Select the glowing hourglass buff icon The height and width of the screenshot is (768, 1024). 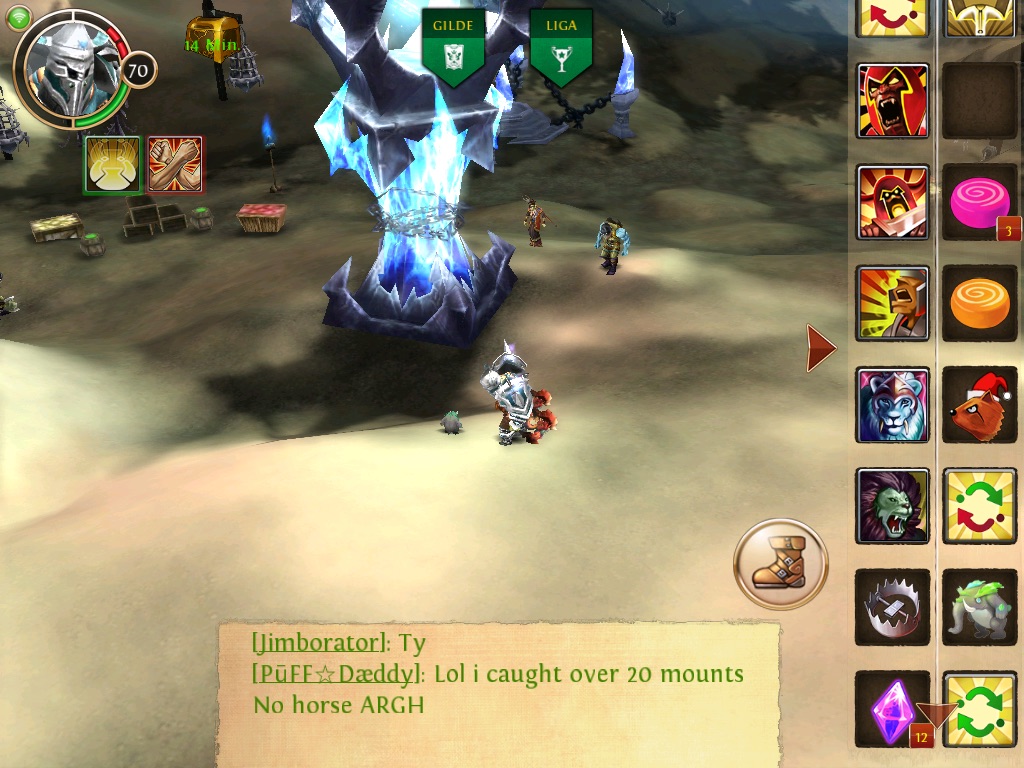[x=112, y=165]
